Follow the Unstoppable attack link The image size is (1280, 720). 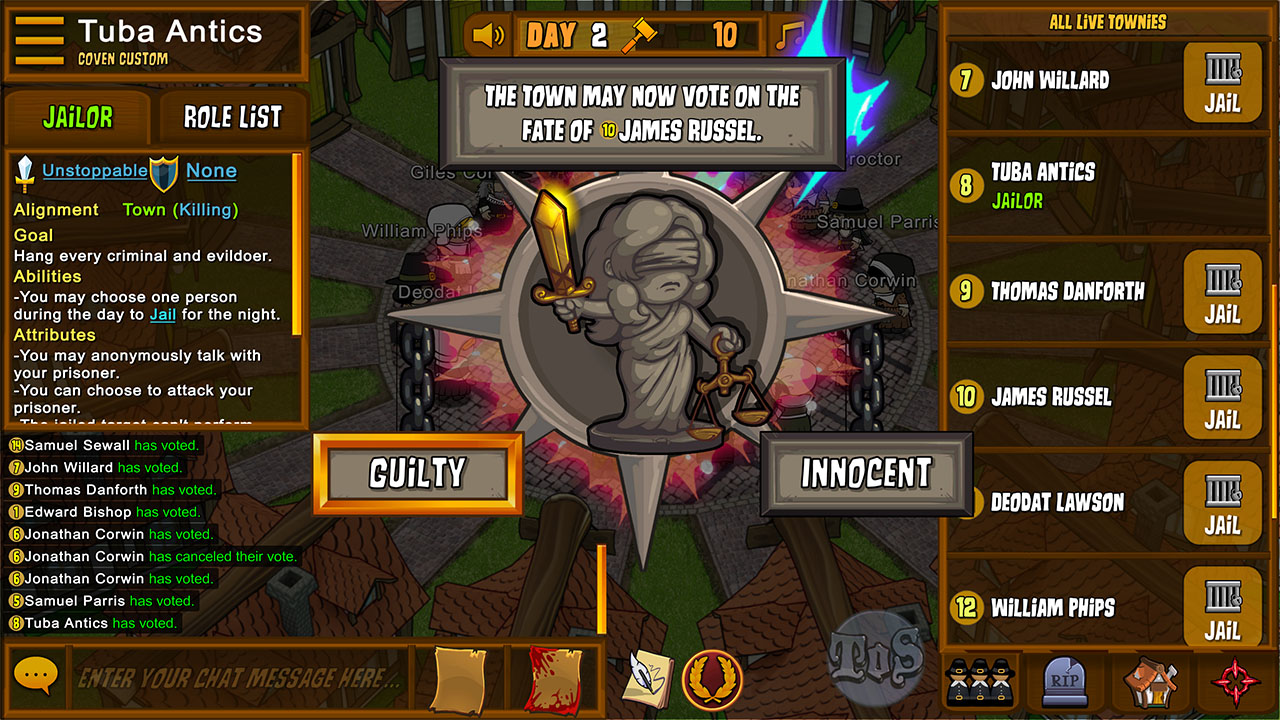pyautogui.click(x=94, y=171)
